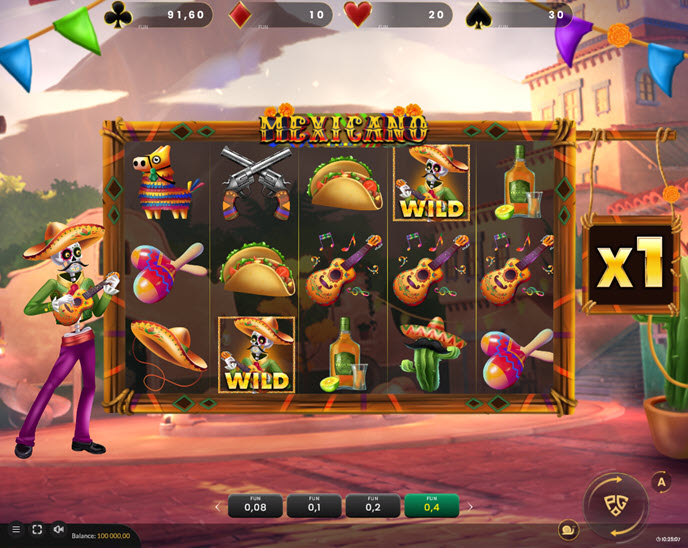Choose the 0,1 bet option
Screen dimensions: 688x548
[x=314, y=506]
